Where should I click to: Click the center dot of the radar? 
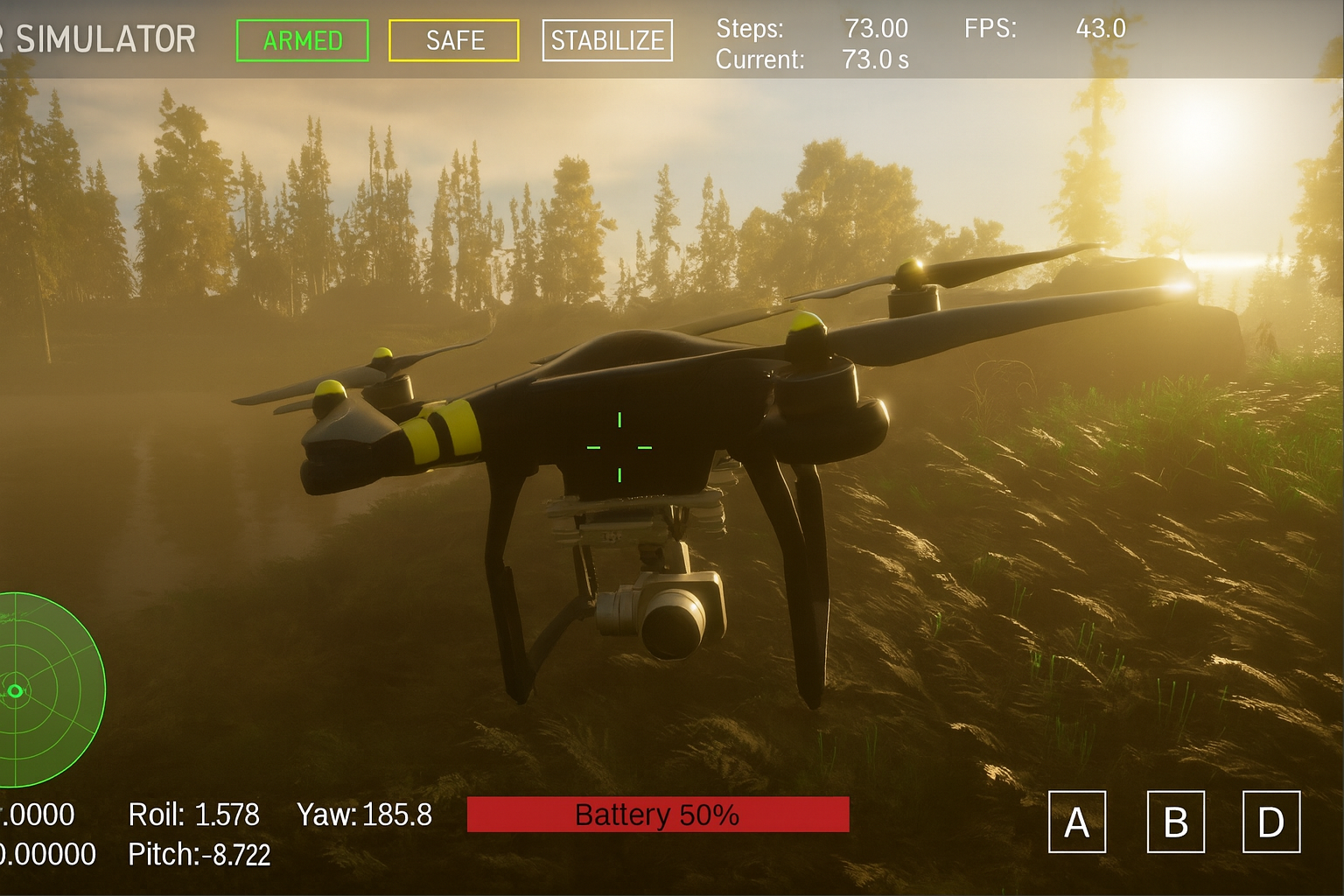[x=16, y=691]
